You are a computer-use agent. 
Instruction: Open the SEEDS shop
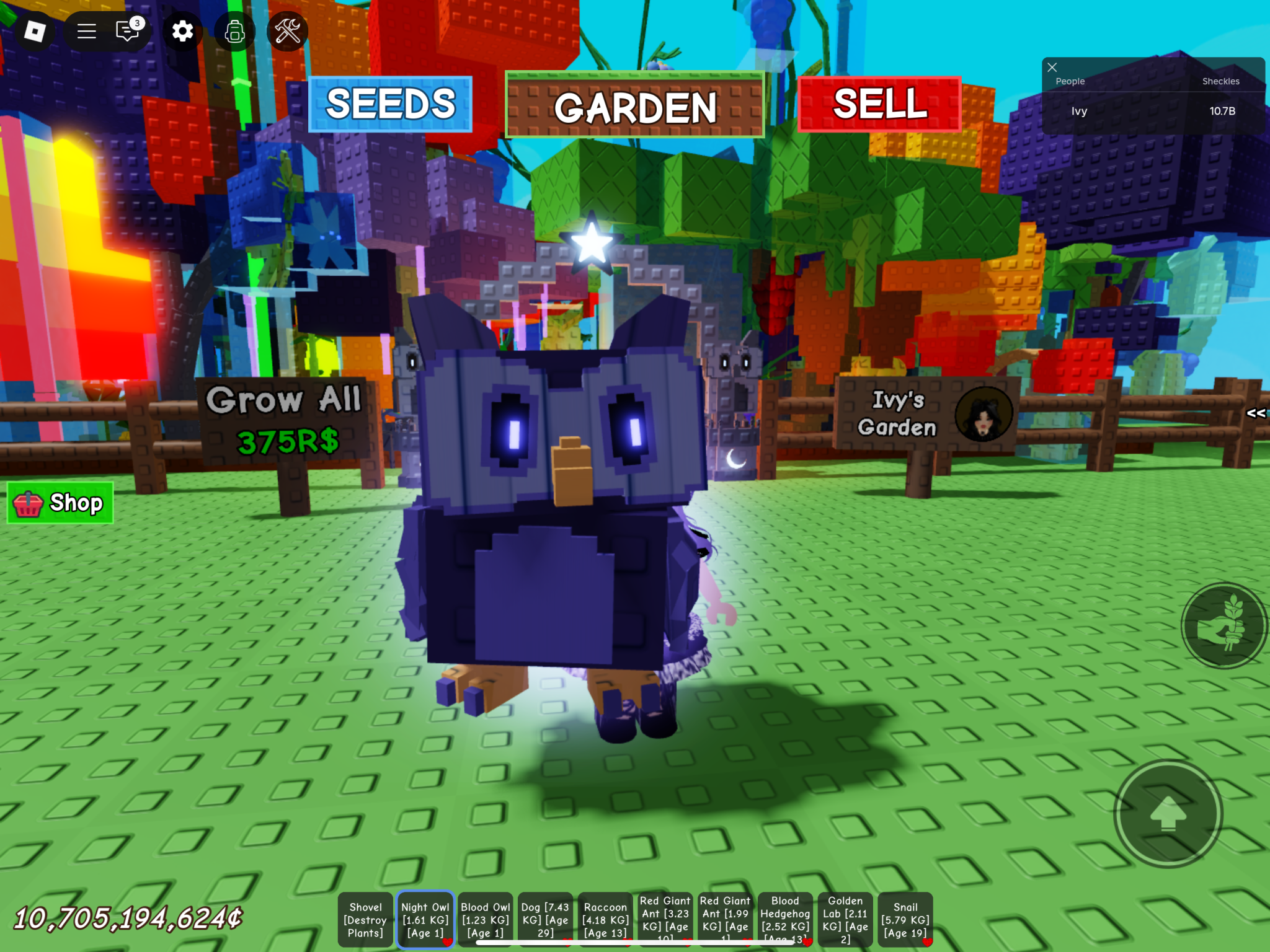(x=391, y=104)
